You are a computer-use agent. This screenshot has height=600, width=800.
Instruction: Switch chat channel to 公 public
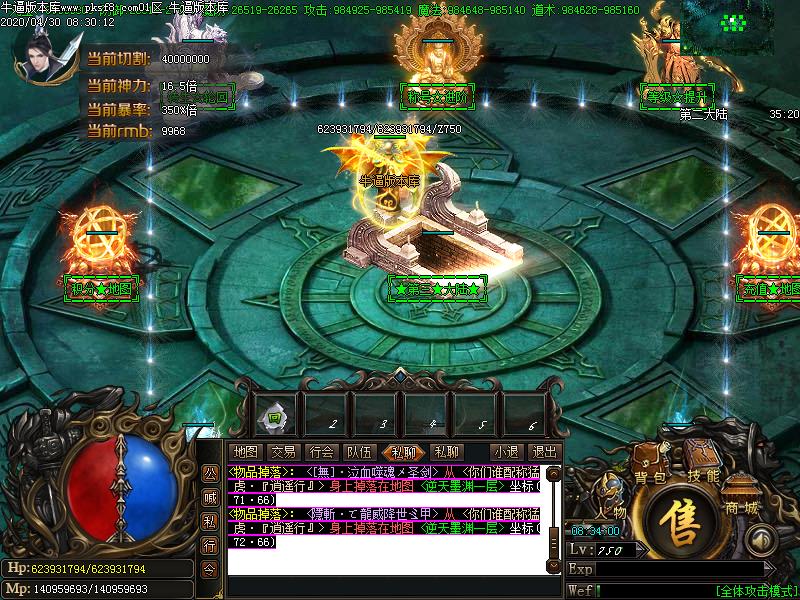(x=210, y=472)
